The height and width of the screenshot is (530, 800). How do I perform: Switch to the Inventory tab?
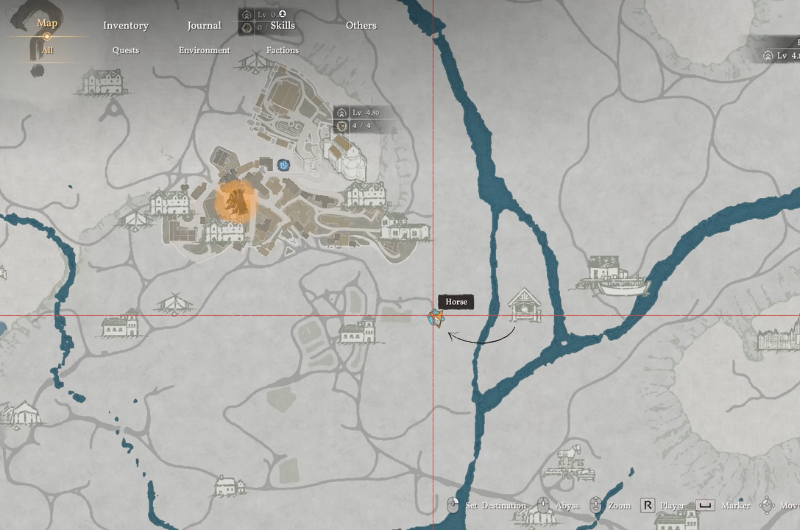[x=125, y=26]
